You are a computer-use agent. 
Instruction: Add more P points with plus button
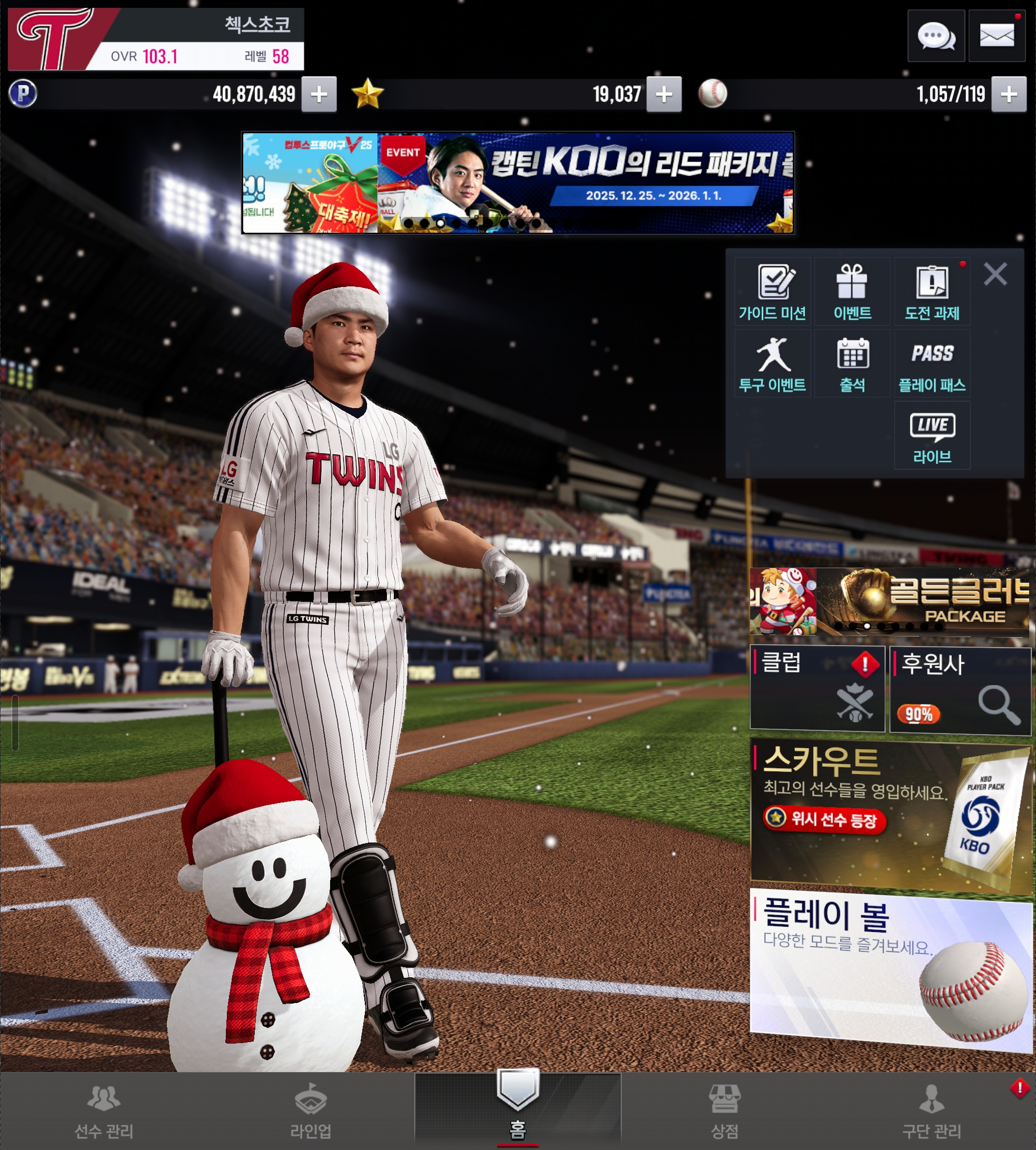point(319,94)
